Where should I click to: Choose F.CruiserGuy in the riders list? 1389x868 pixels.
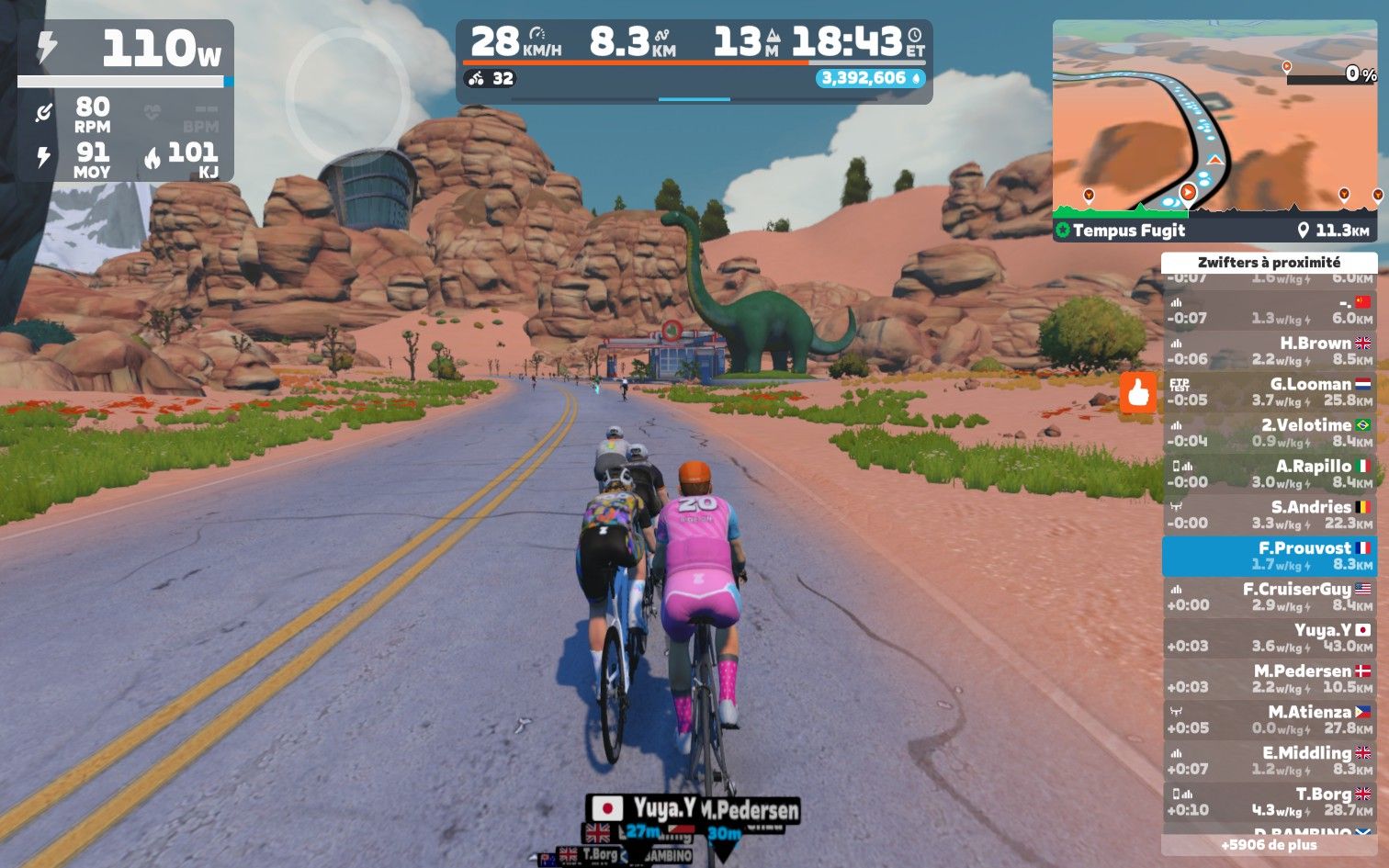[x=1270, y=596]
